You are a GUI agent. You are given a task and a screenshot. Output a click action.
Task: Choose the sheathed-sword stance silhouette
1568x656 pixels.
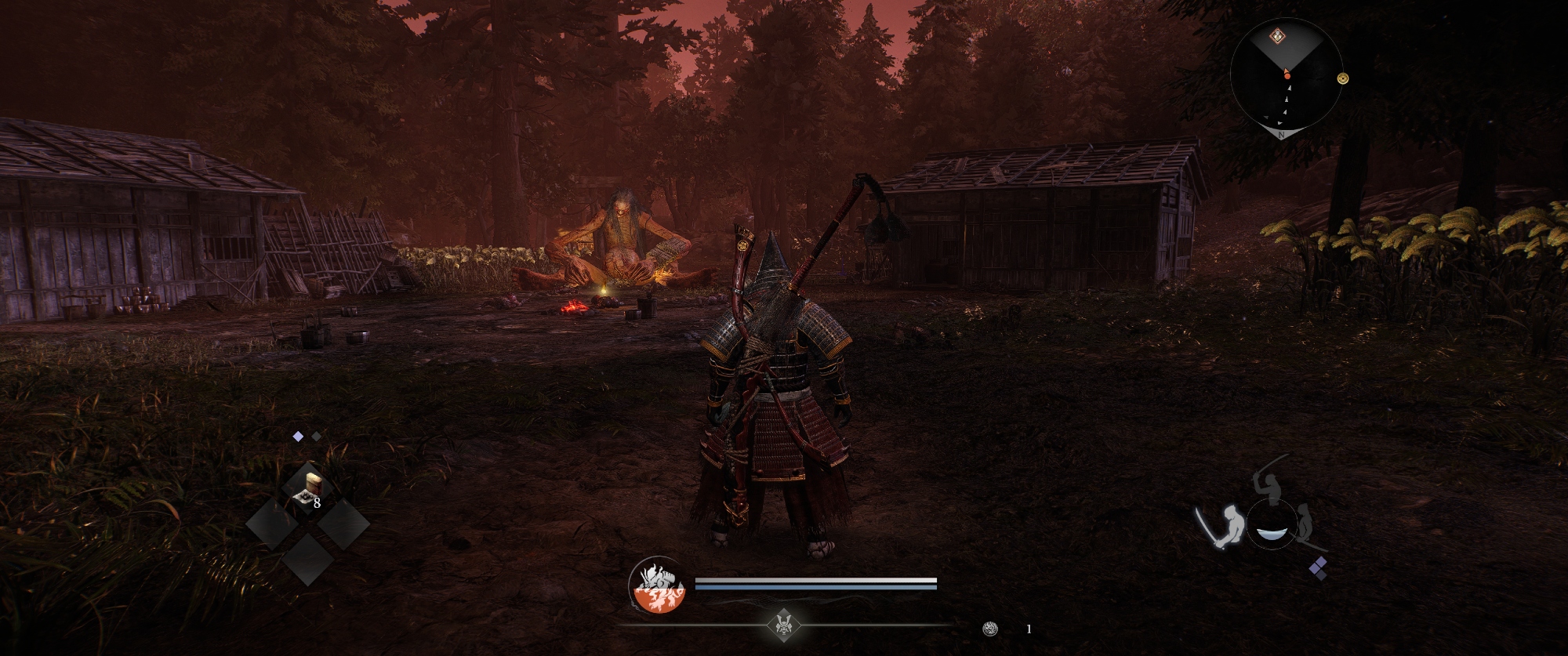(1307, 524)
